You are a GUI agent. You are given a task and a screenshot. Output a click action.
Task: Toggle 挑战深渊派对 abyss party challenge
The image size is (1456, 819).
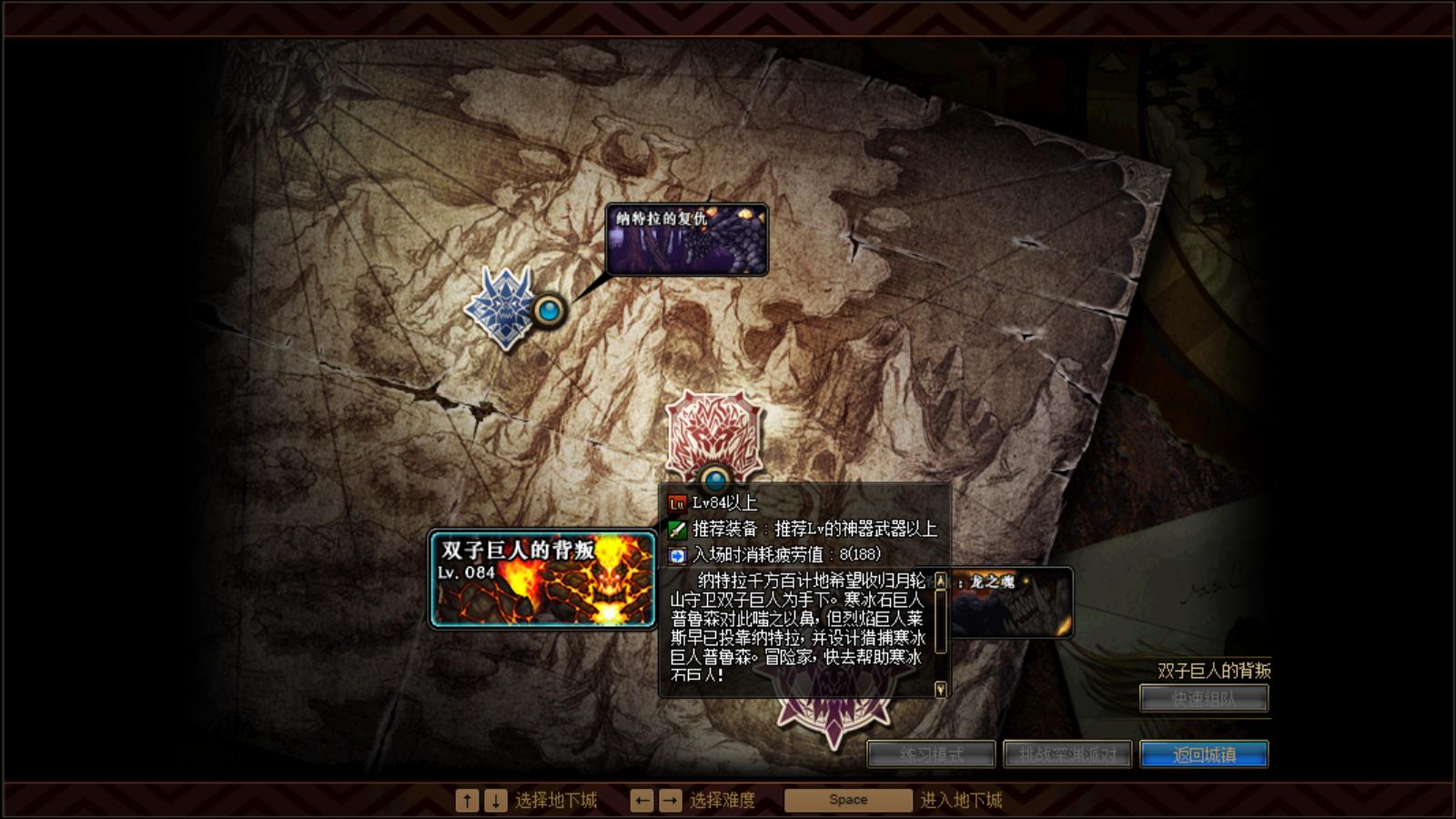1068,753
